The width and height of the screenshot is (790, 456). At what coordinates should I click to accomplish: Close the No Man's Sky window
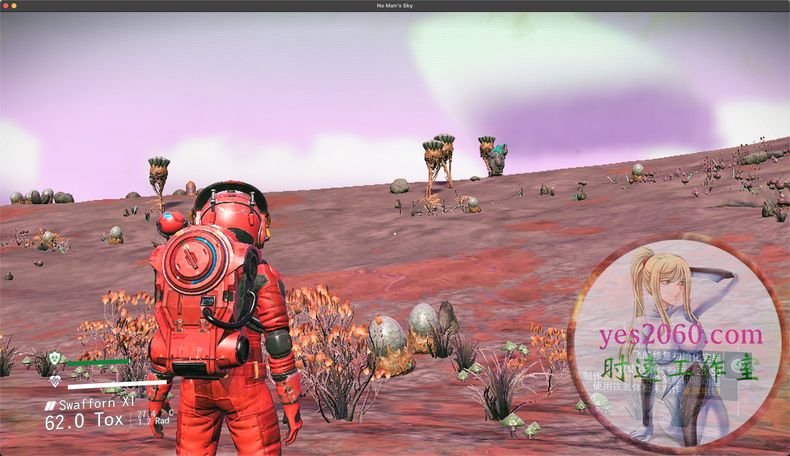coord(6,6)
